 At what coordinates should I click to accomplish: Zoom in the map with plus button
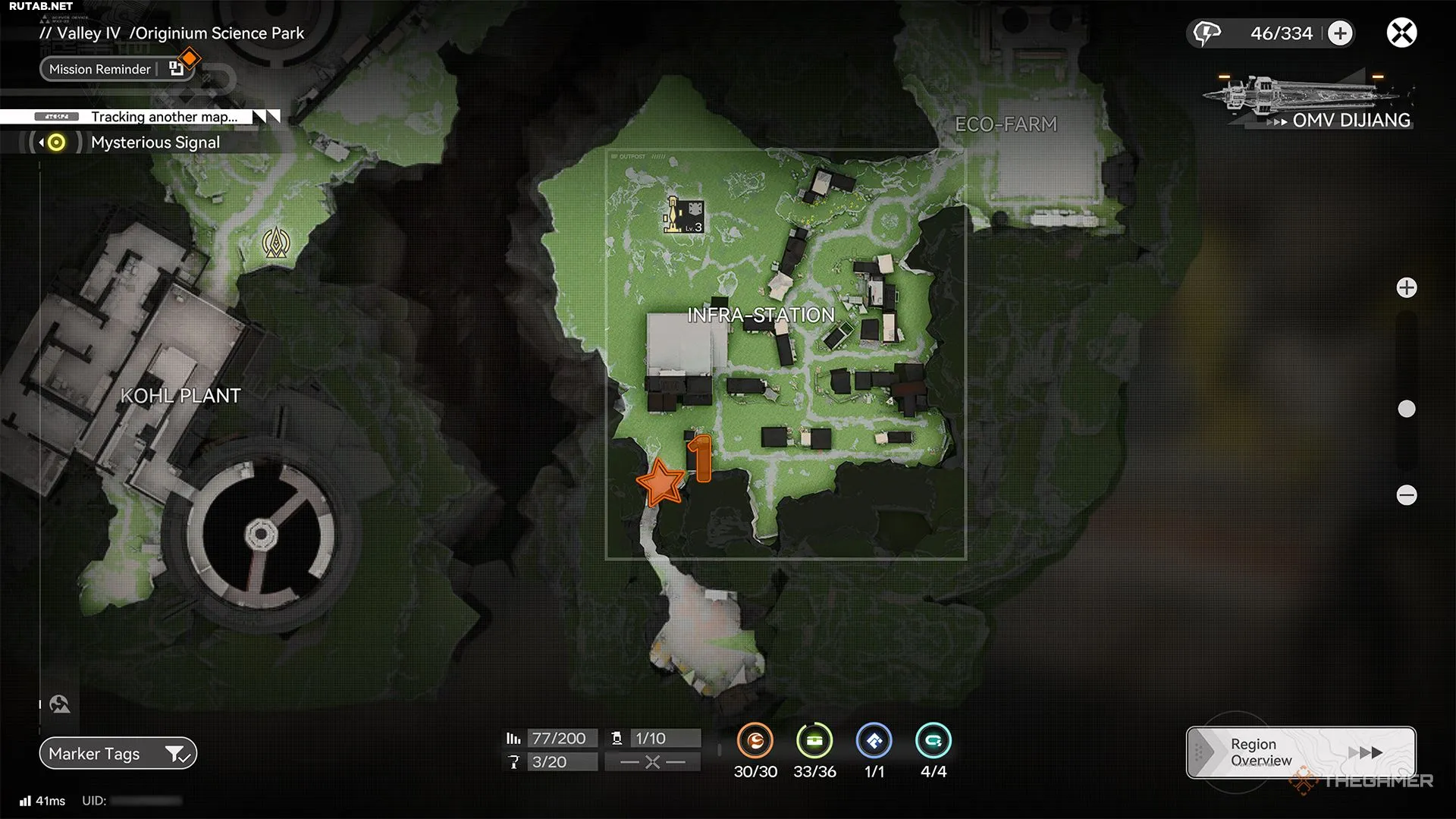click(x=1407, y=288)
